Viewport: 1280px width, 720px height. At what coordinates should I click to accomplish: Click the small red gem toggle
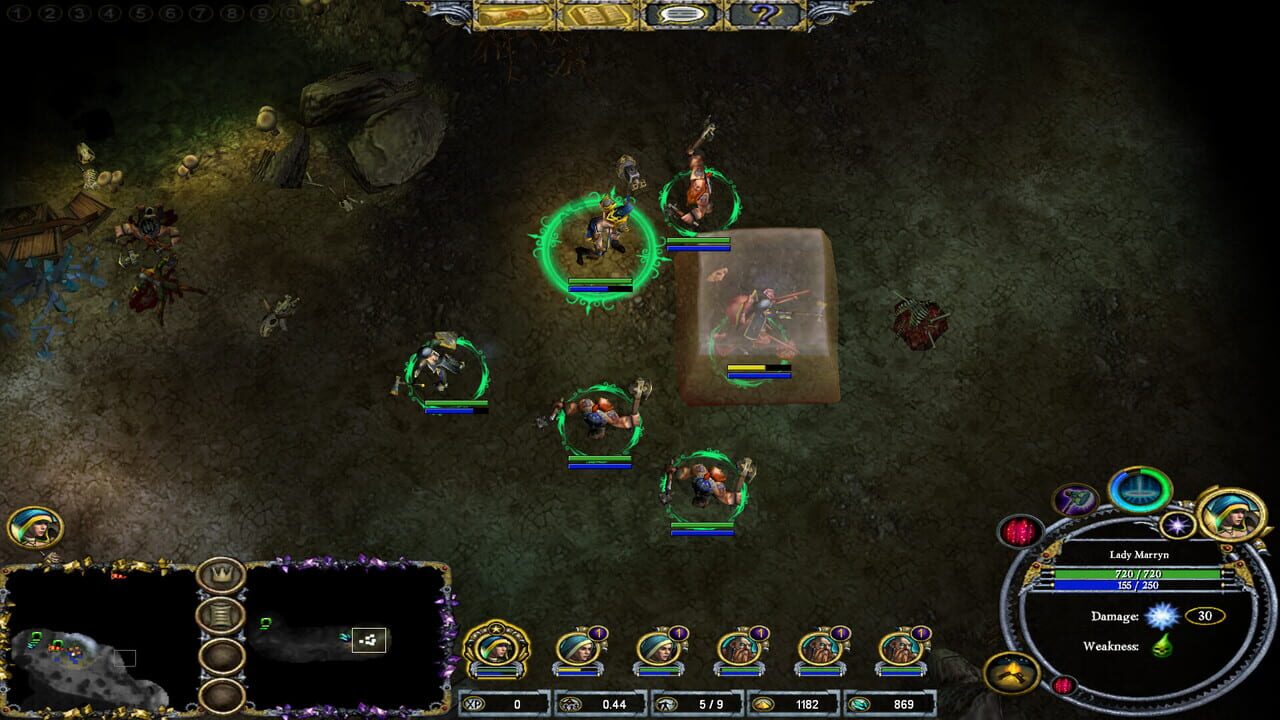click(x=1062, y=684)
